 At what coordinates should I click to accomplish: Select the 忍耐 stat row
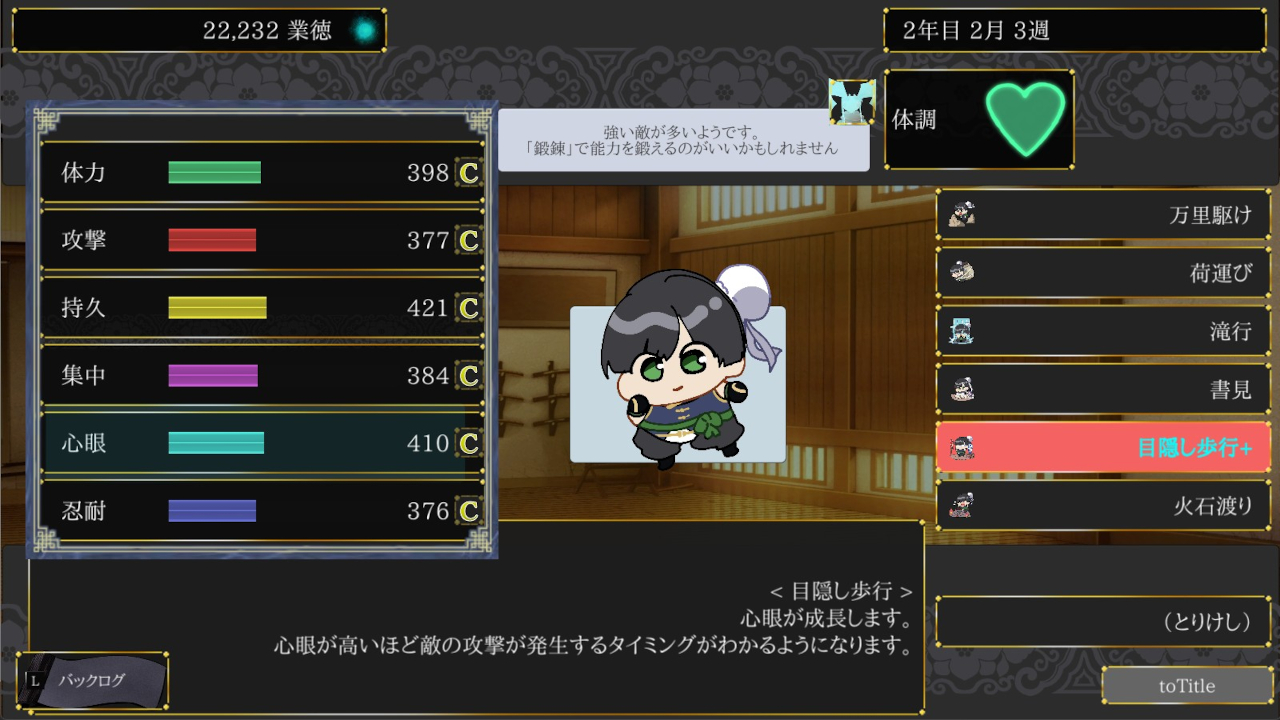coord(262,511)
